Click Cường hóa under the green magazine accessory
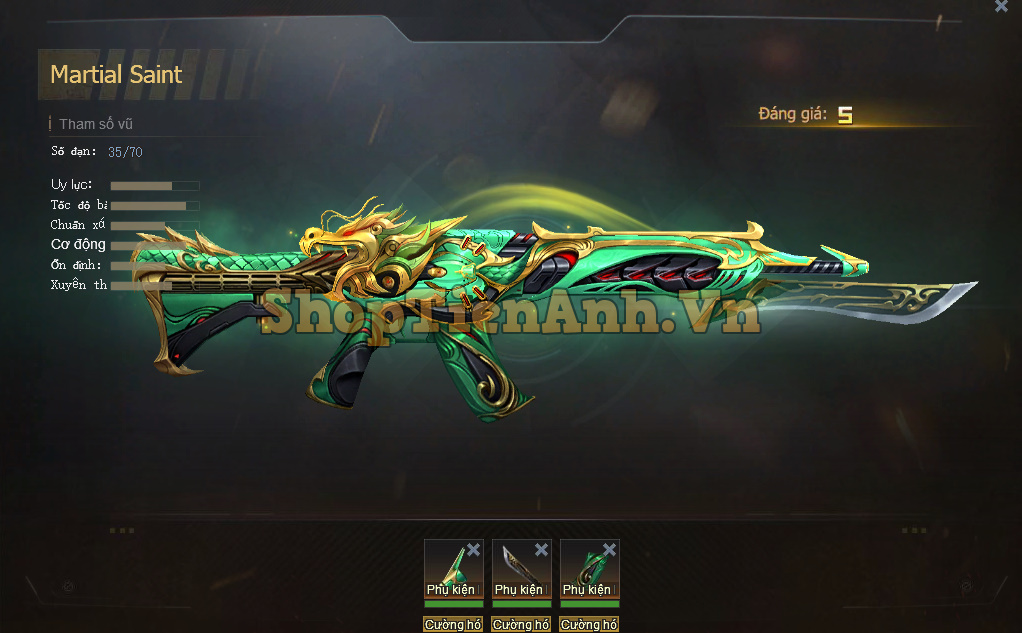Screen dimensions: 1022x633 point(589,625)
